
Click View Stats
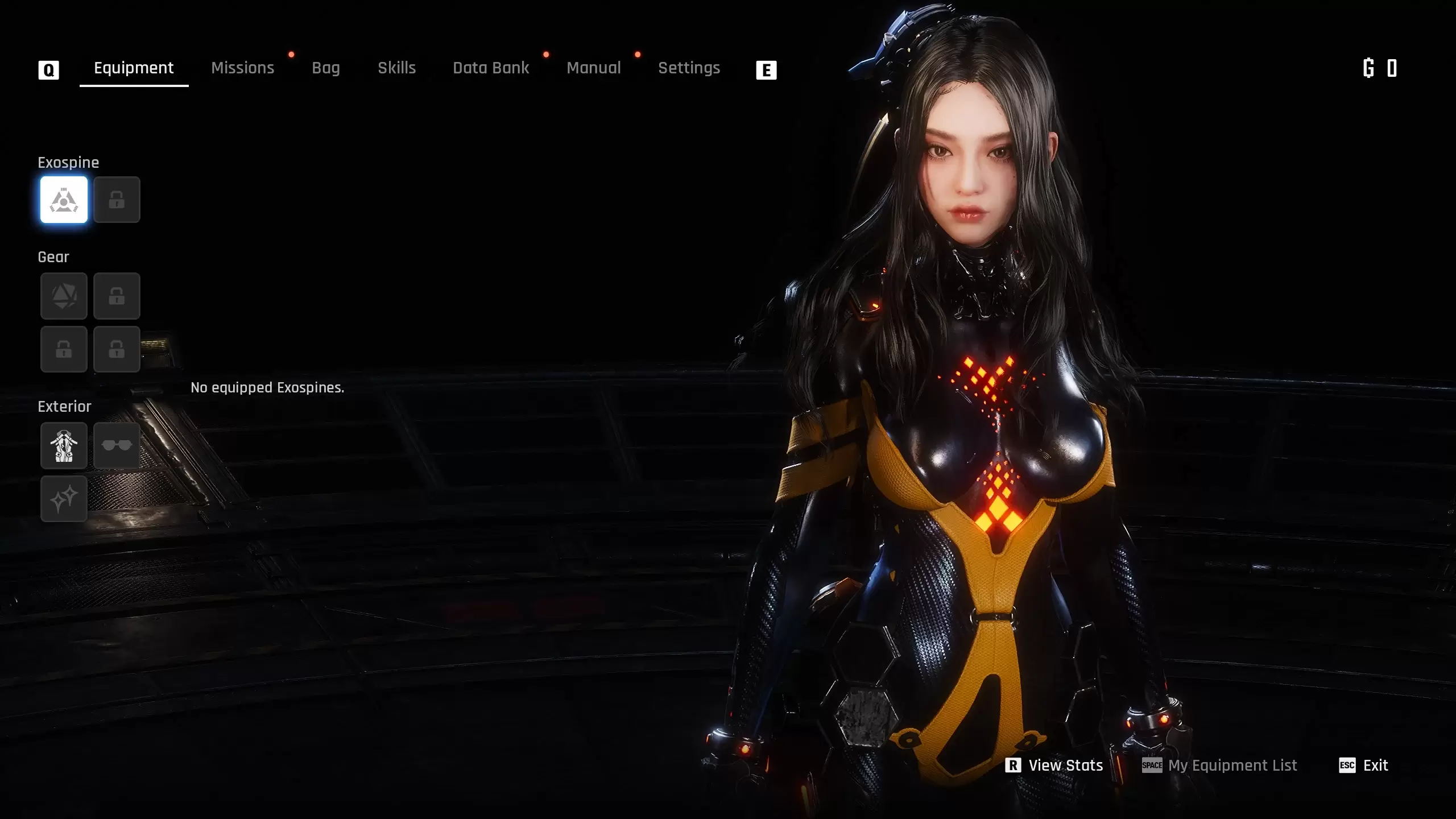1055,766
